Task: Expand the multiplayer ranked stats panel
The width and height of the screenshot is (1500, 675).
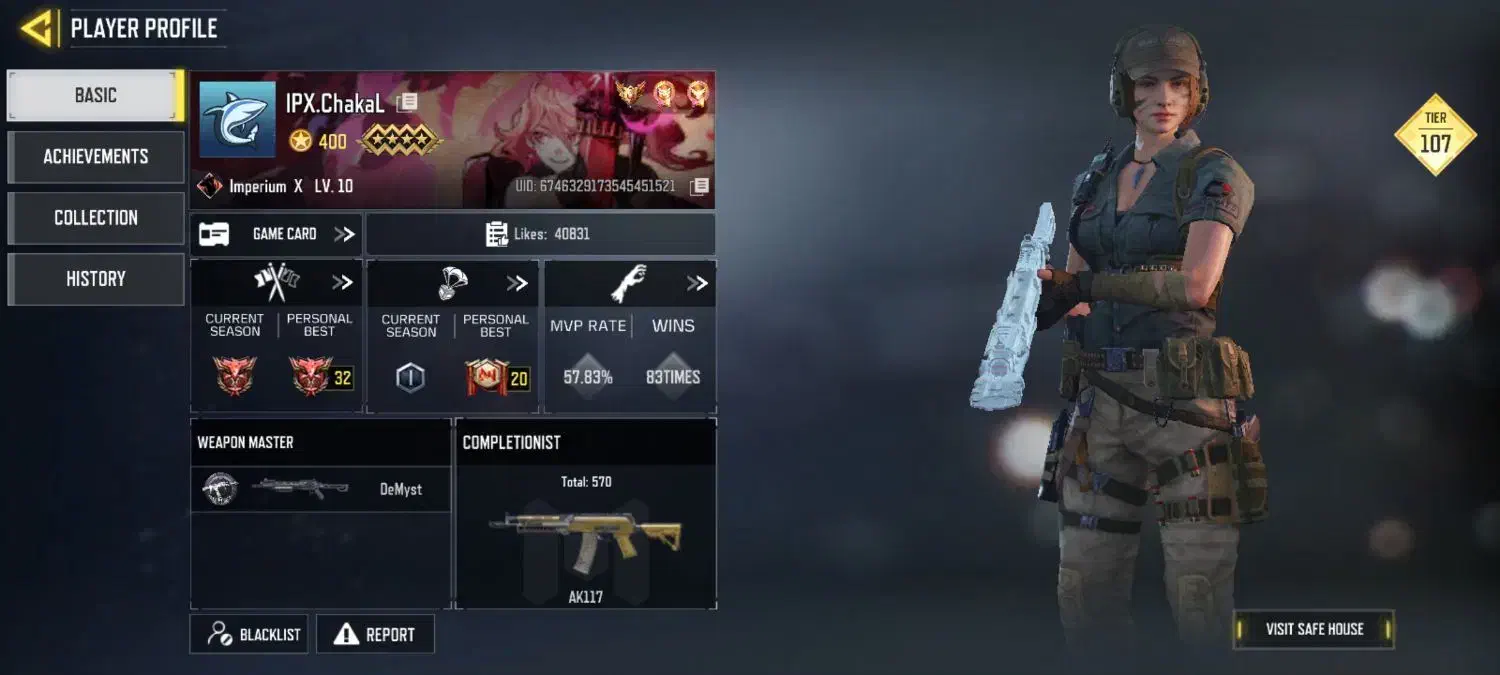Action: pyautogui.click(x=342, y=283)
